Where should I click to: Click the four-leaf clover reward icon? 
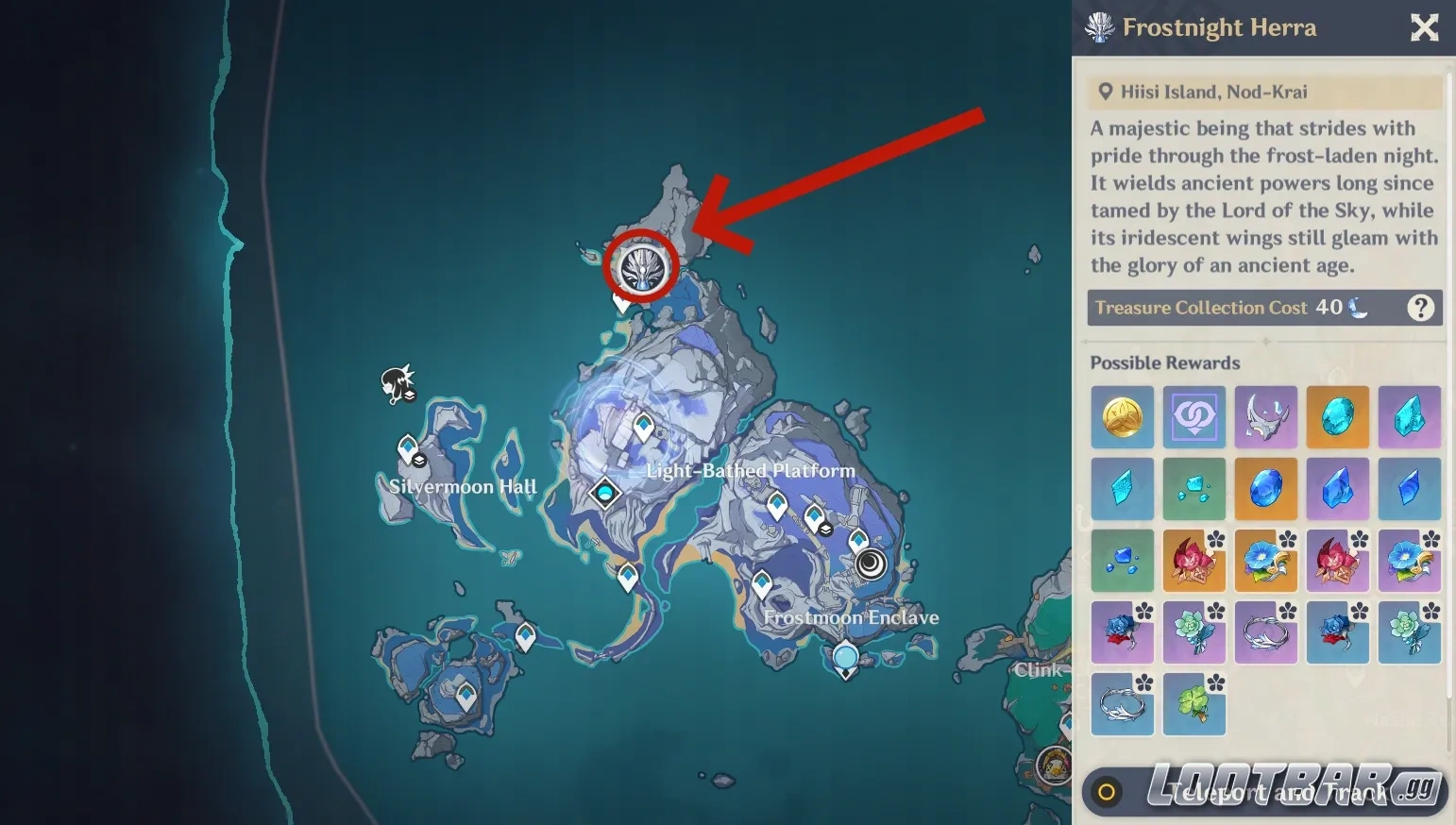click(1194, 705)
